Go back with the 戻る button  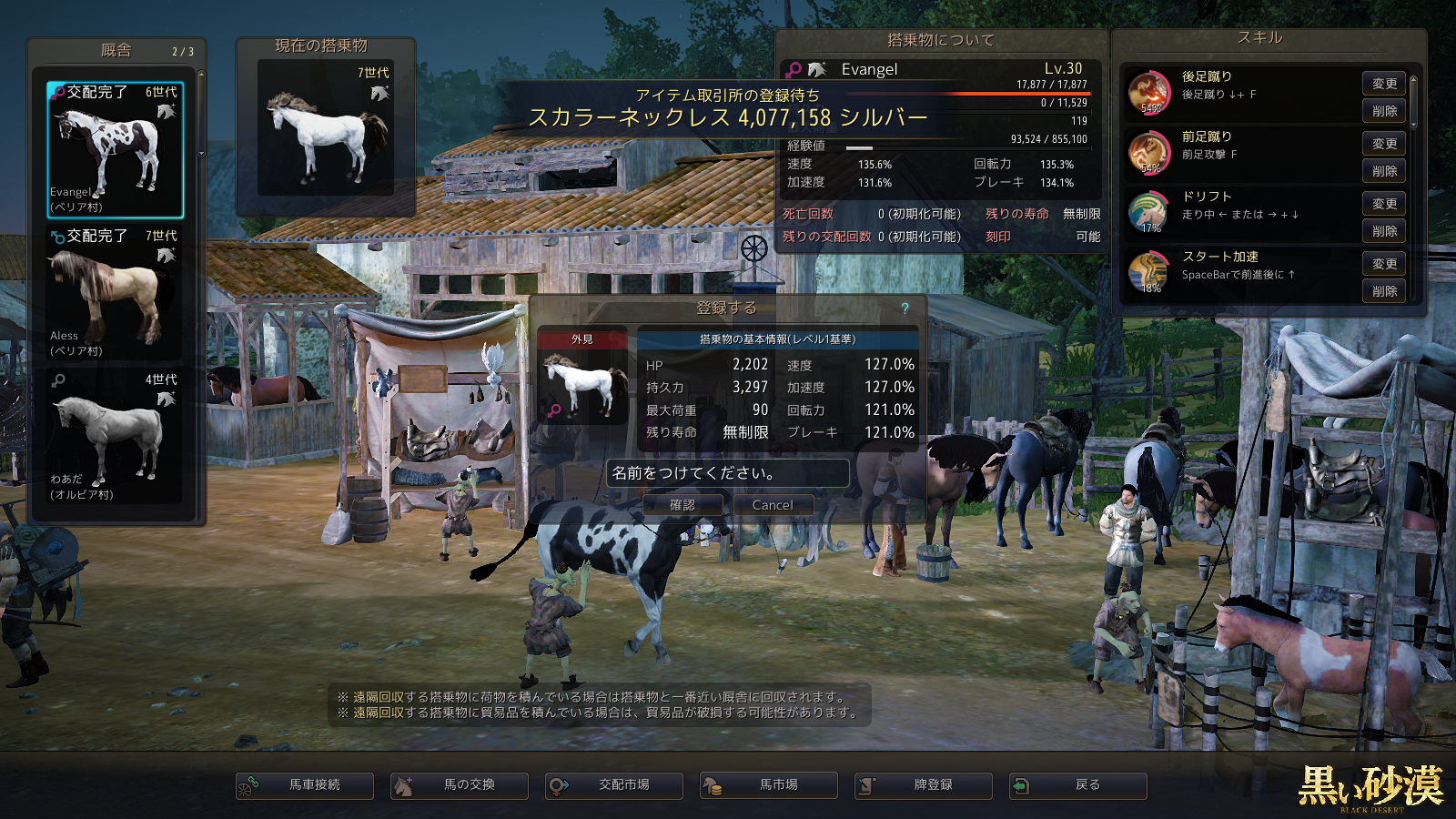[x=1078, y=785]
